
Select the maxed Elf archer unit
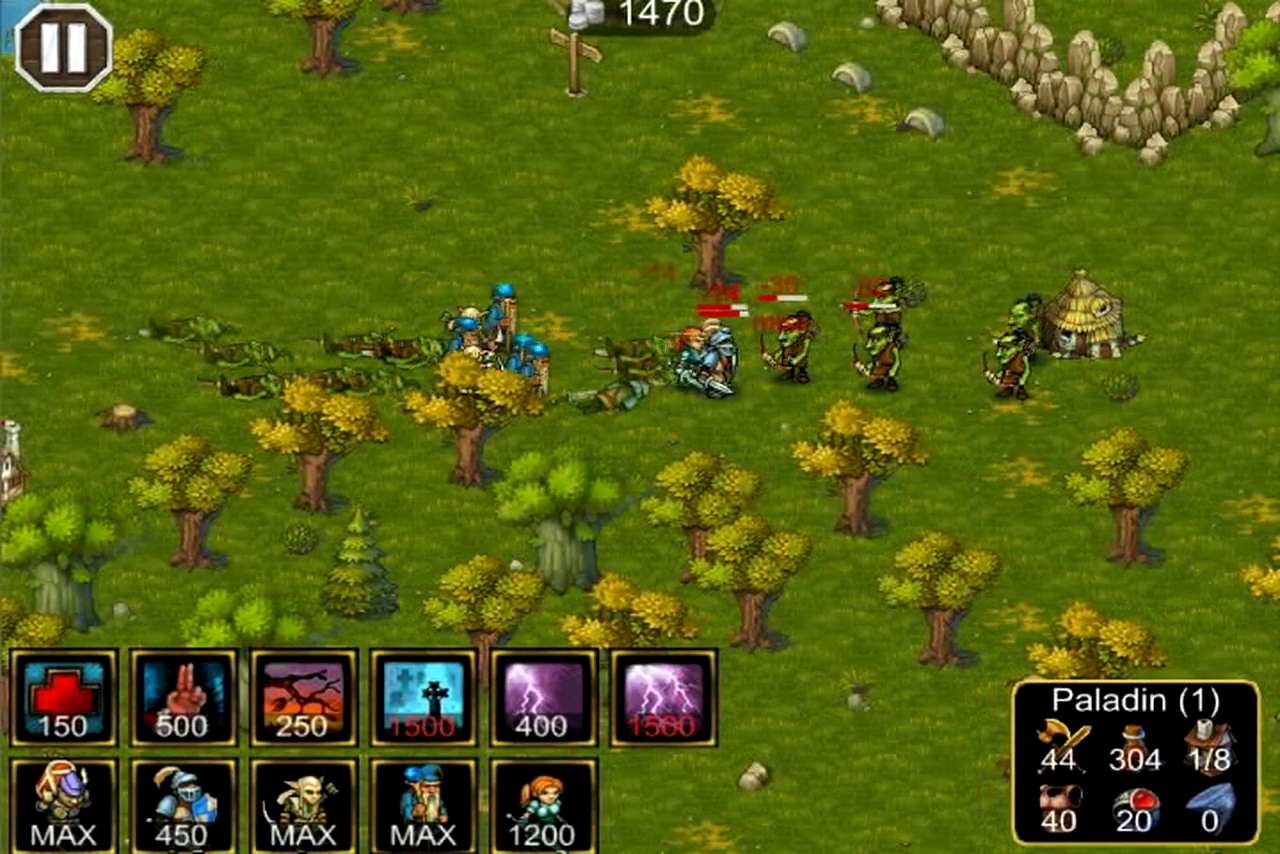tap(304, 805)
